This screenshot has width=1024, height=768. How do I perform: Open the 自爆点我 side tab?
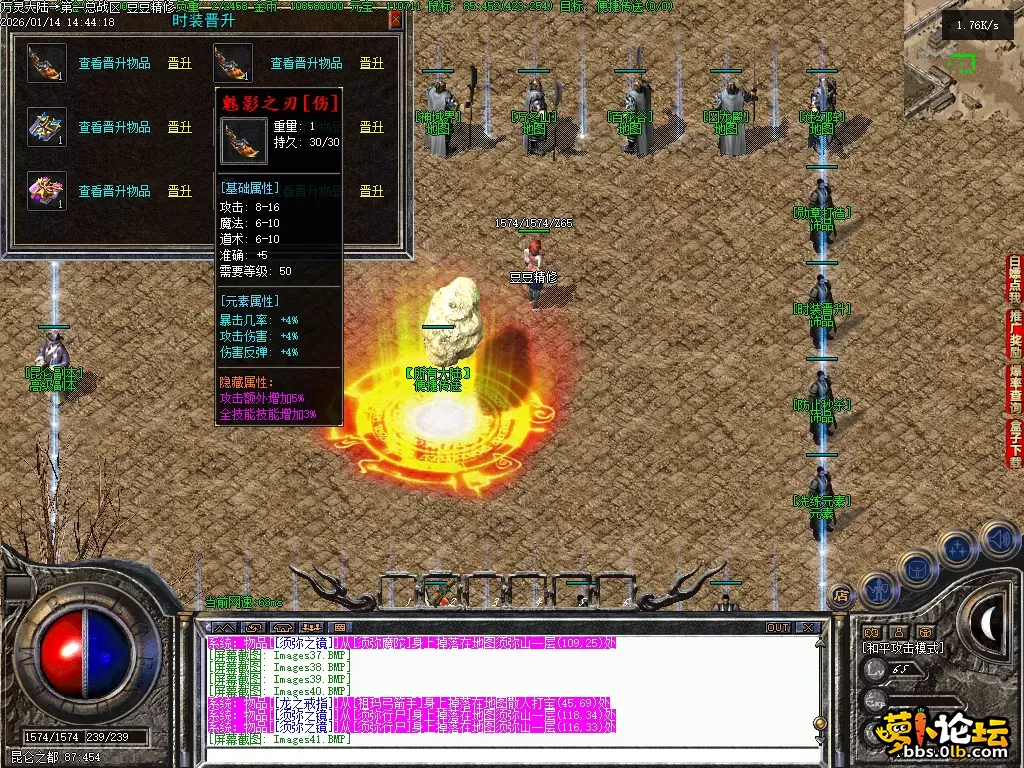point(1015,279)
